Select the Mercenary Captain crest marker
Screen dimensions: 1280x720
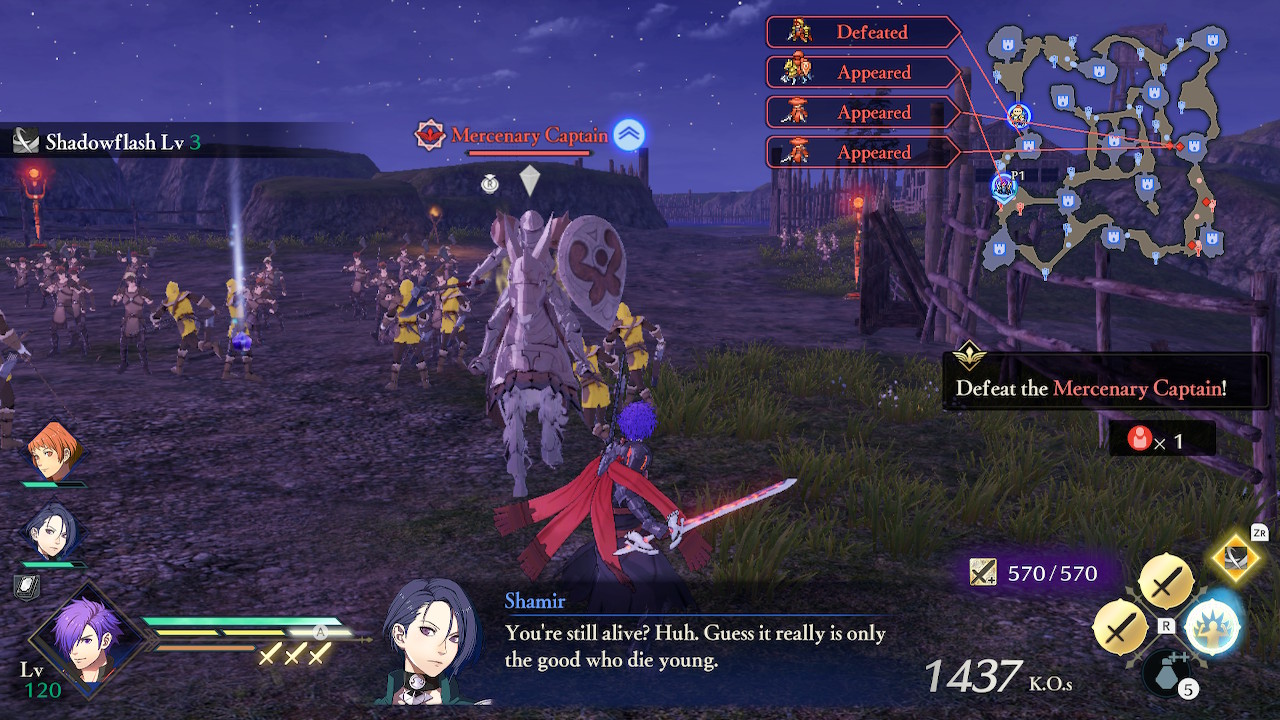(x=428, y=133)
